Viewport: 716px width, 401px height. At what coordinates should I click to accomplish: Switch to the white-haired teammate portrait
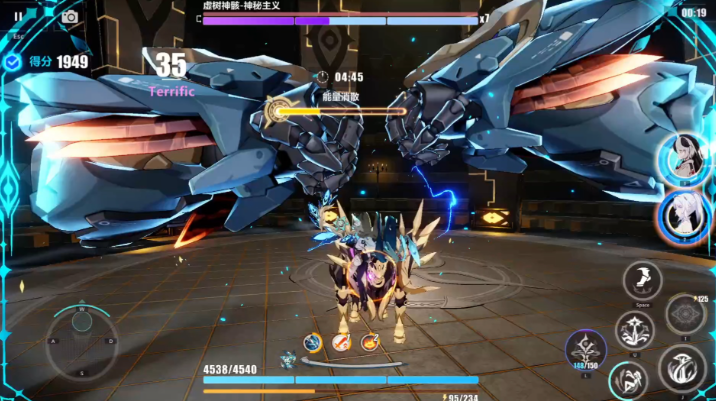685,214
